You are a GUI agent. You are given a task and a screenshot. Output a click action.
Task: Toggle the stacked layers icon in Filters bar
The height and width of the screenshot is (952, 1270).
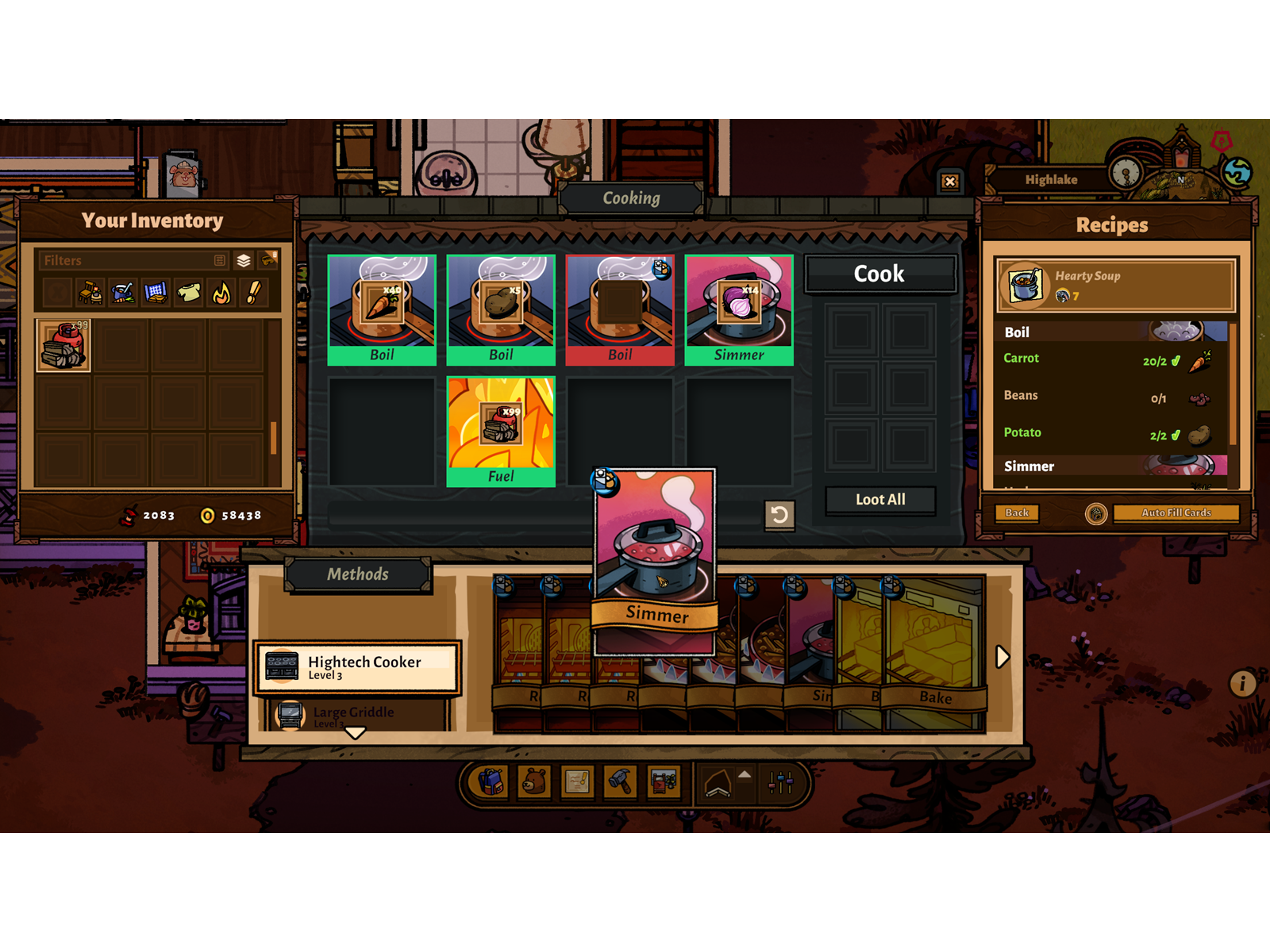[x=243, y=261]
